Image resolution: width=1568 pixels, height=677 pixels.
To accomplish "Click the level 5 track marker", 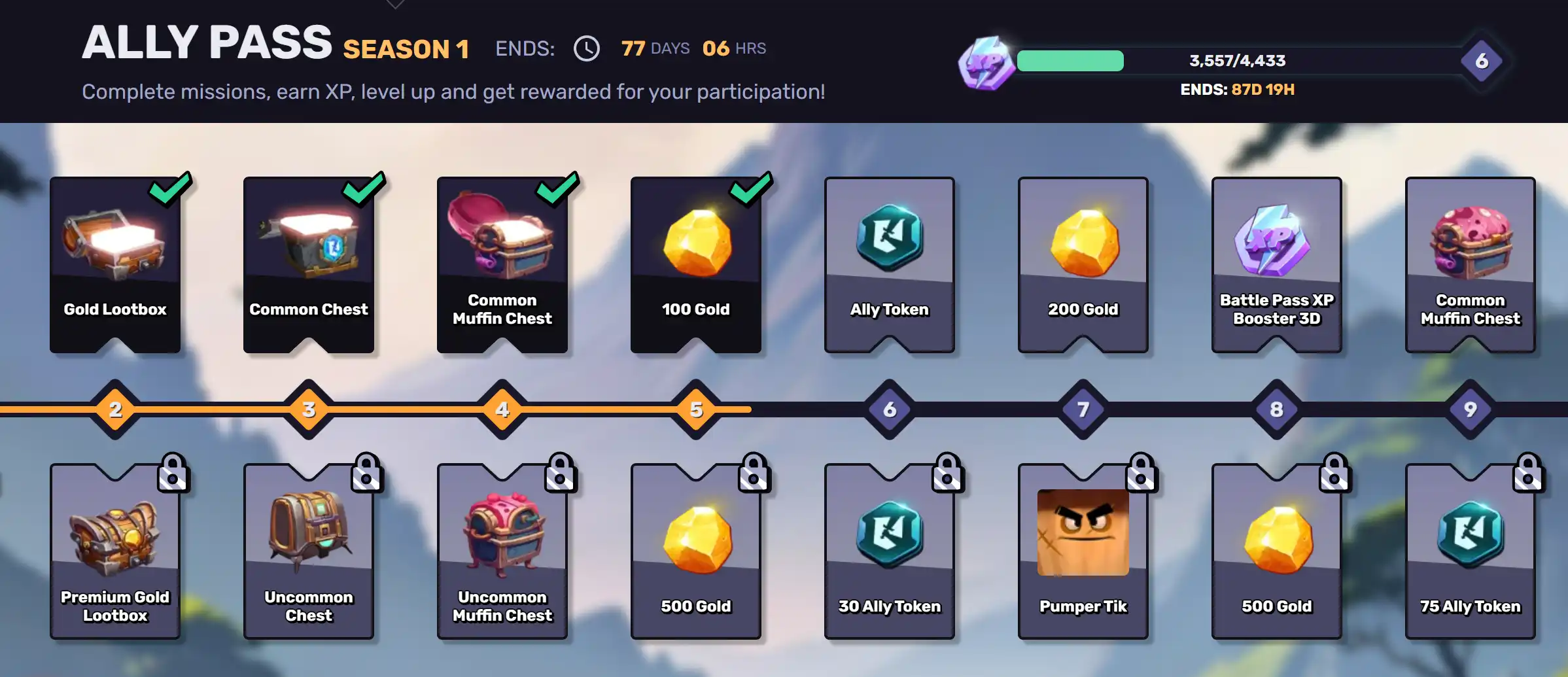I will (696, 409).
